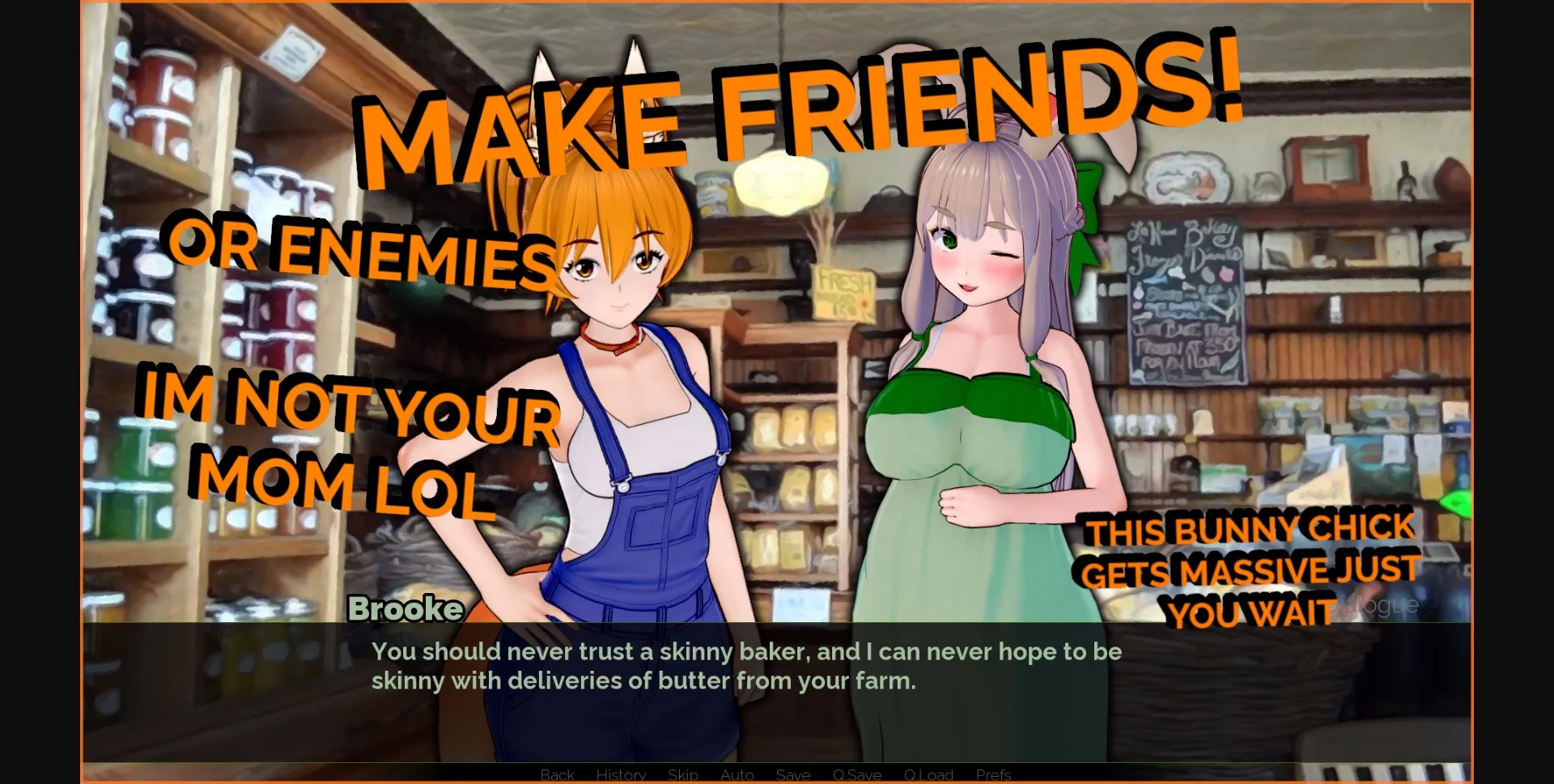The height and width of the screenshot is (784, 1554).
Task: Click the speaker name Brooke
Action: [406, 608]
